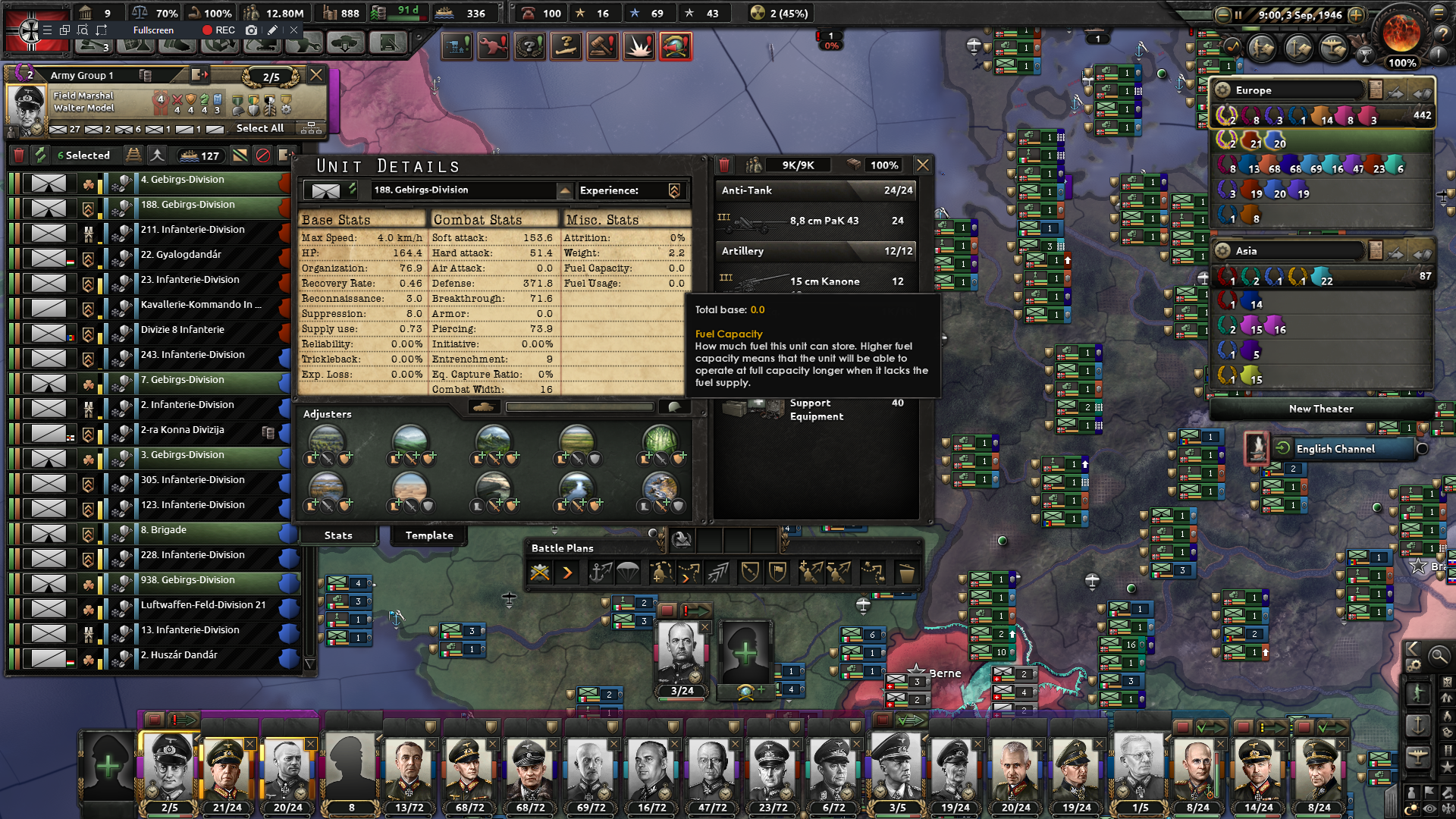Click the delete selected divisions trash icon
1456x819 pixels.
pos(18,155)
